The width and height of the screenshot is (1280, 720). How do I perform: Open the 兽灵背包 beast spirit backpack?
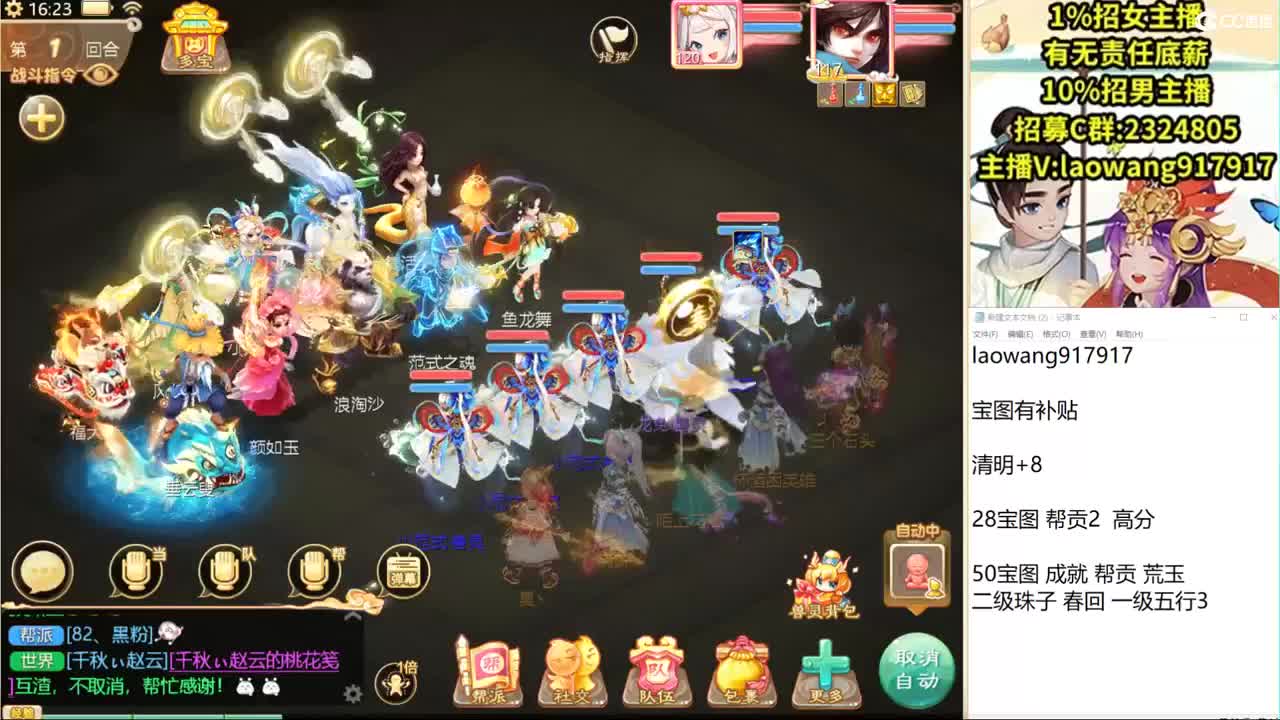click(x=825, y=580)
